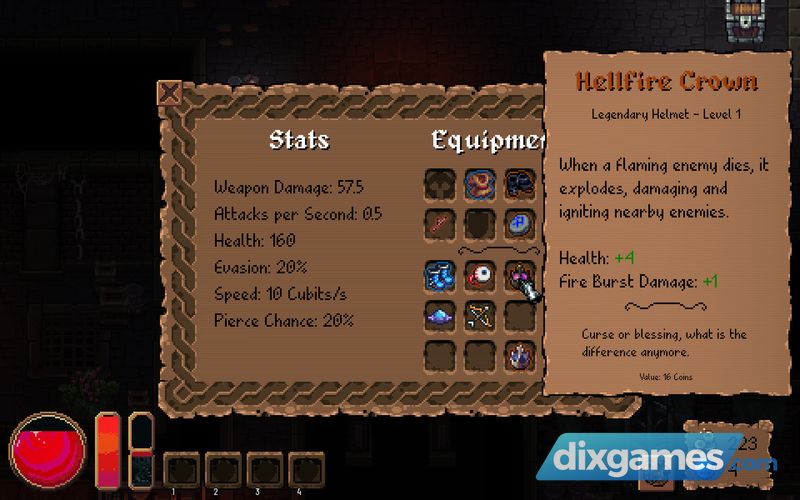Select the blue rune stone slot
This screenshot has width=800, height=500.
[518, 222]
